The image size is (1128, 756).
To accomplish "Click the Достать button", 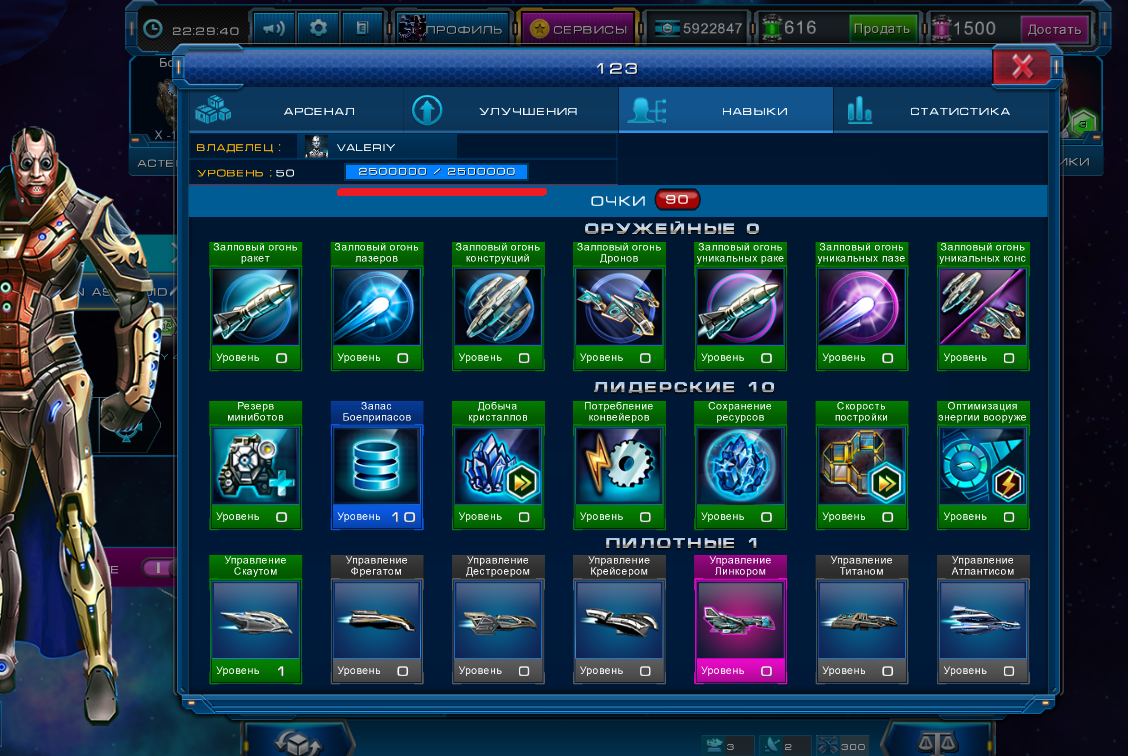I will coord(1054,29).
